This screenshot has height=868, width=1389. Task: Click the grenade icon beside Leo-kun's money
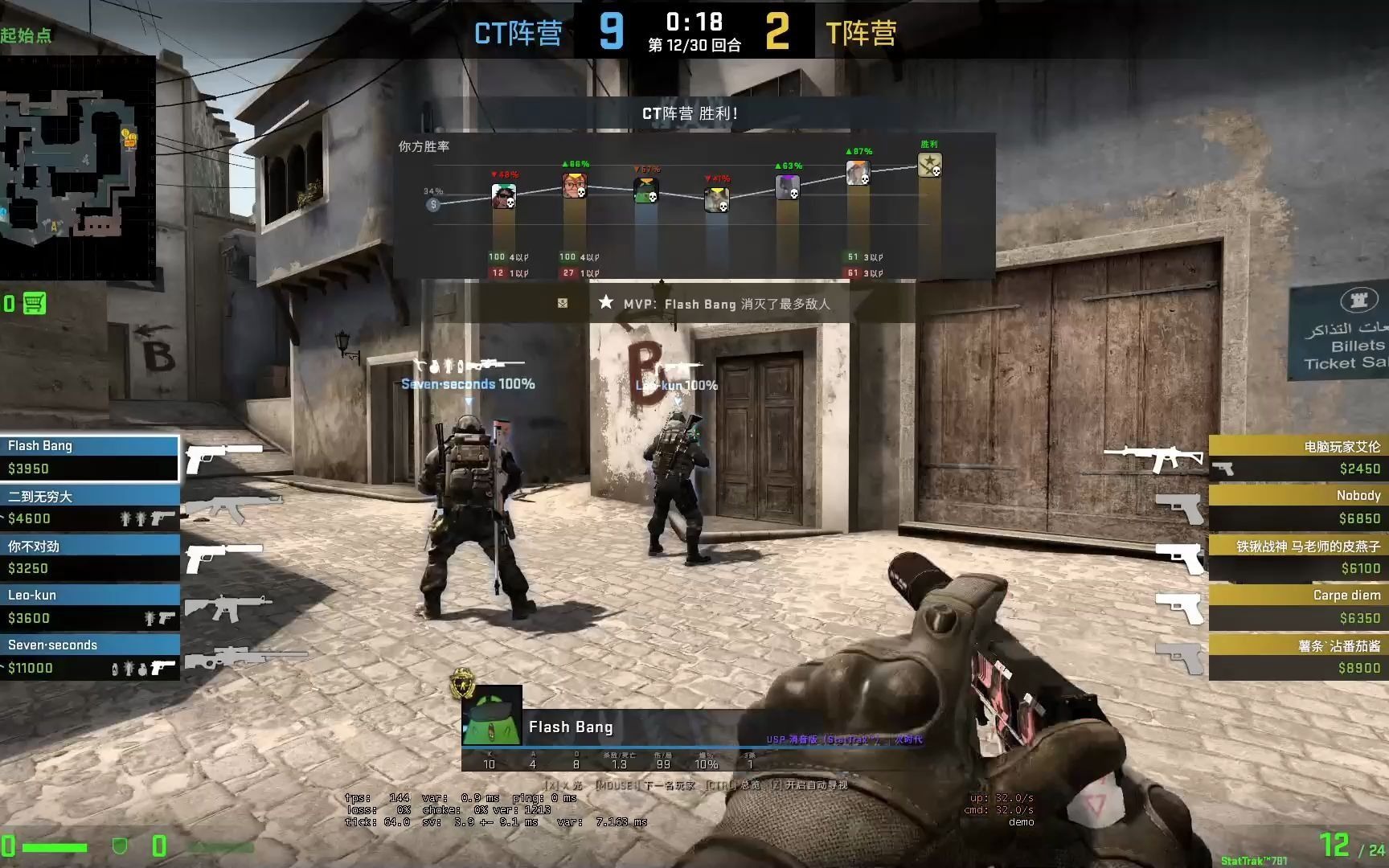point(149,619)
